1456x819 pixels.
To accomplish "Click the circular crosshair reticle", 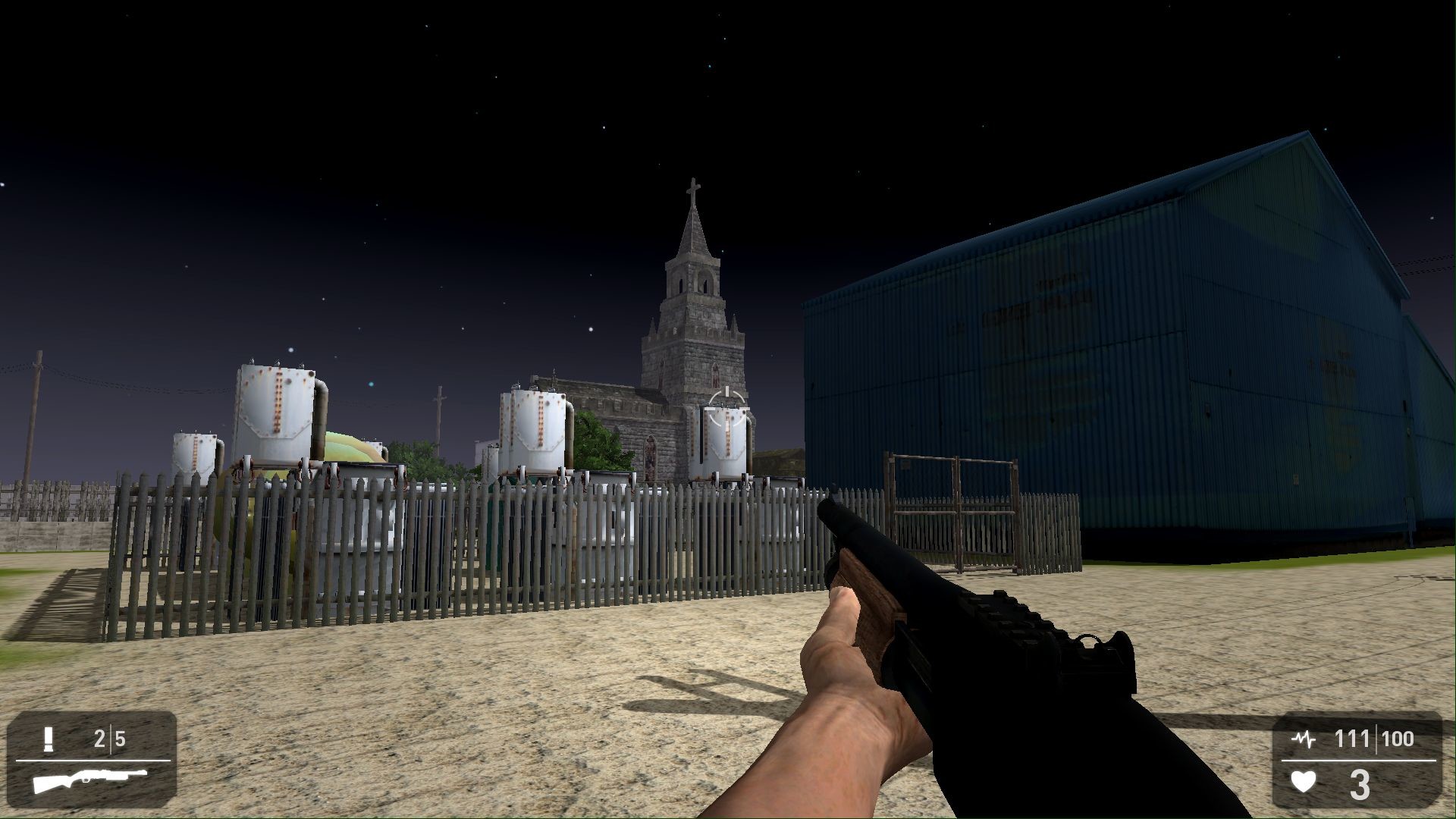I will click(x=726, y=409).
